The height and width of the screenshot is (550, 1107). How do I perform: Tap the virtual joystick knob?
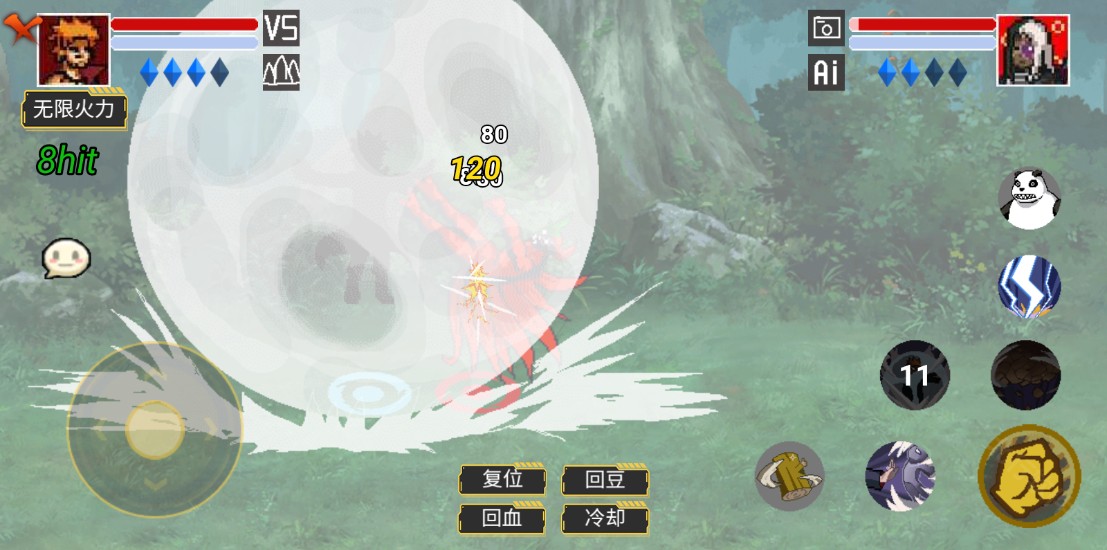coord(155,430)
